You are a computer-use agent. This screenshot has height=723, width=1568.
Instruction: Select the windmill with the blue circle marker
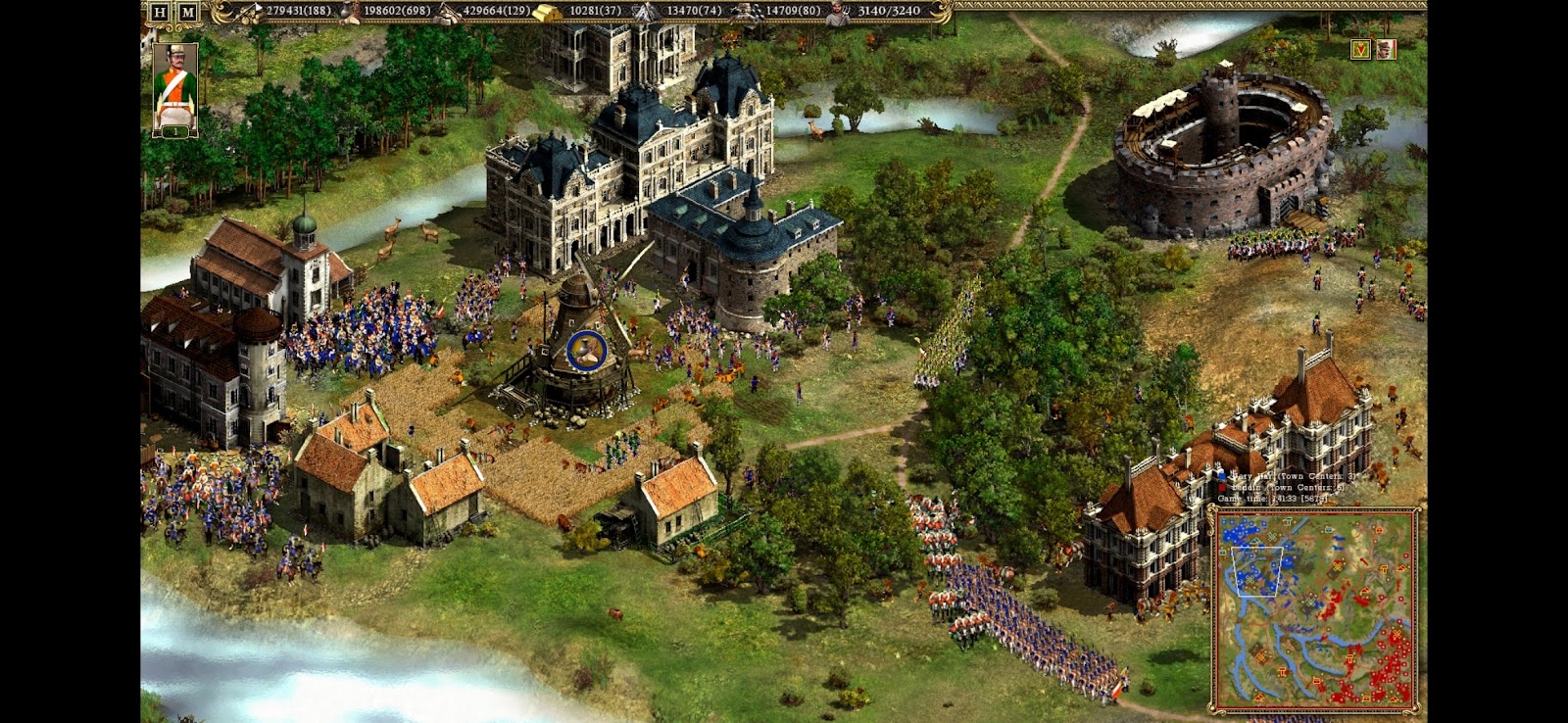pyautogui.click(x=585, y=349)
